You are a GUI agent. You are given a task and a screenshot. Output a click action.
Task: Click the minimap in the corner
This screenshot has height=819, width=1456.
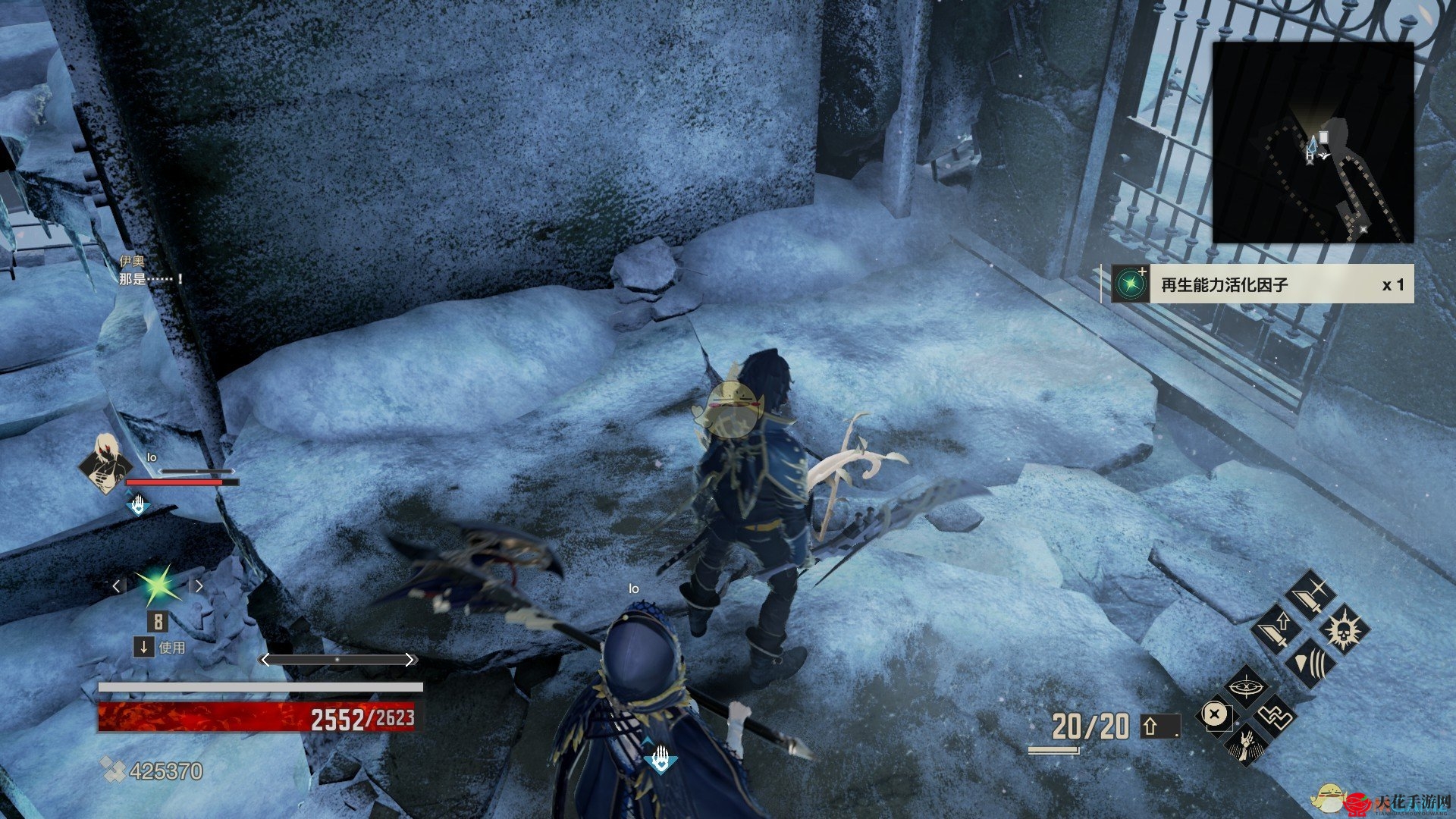(x=1313, y=143)
